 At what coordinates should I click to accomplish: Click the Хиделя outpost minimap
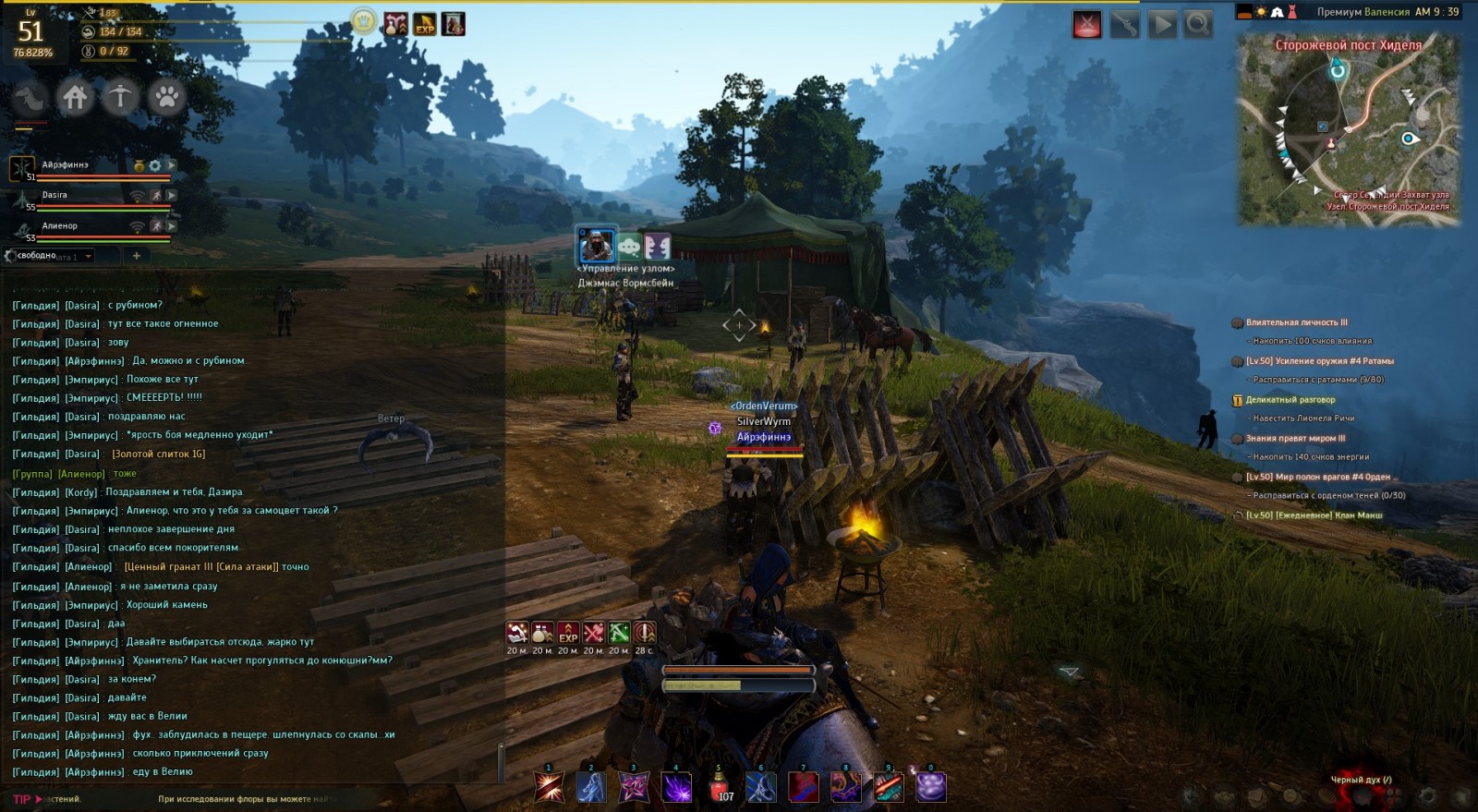pyautogui.click(x=1348, y=129)
